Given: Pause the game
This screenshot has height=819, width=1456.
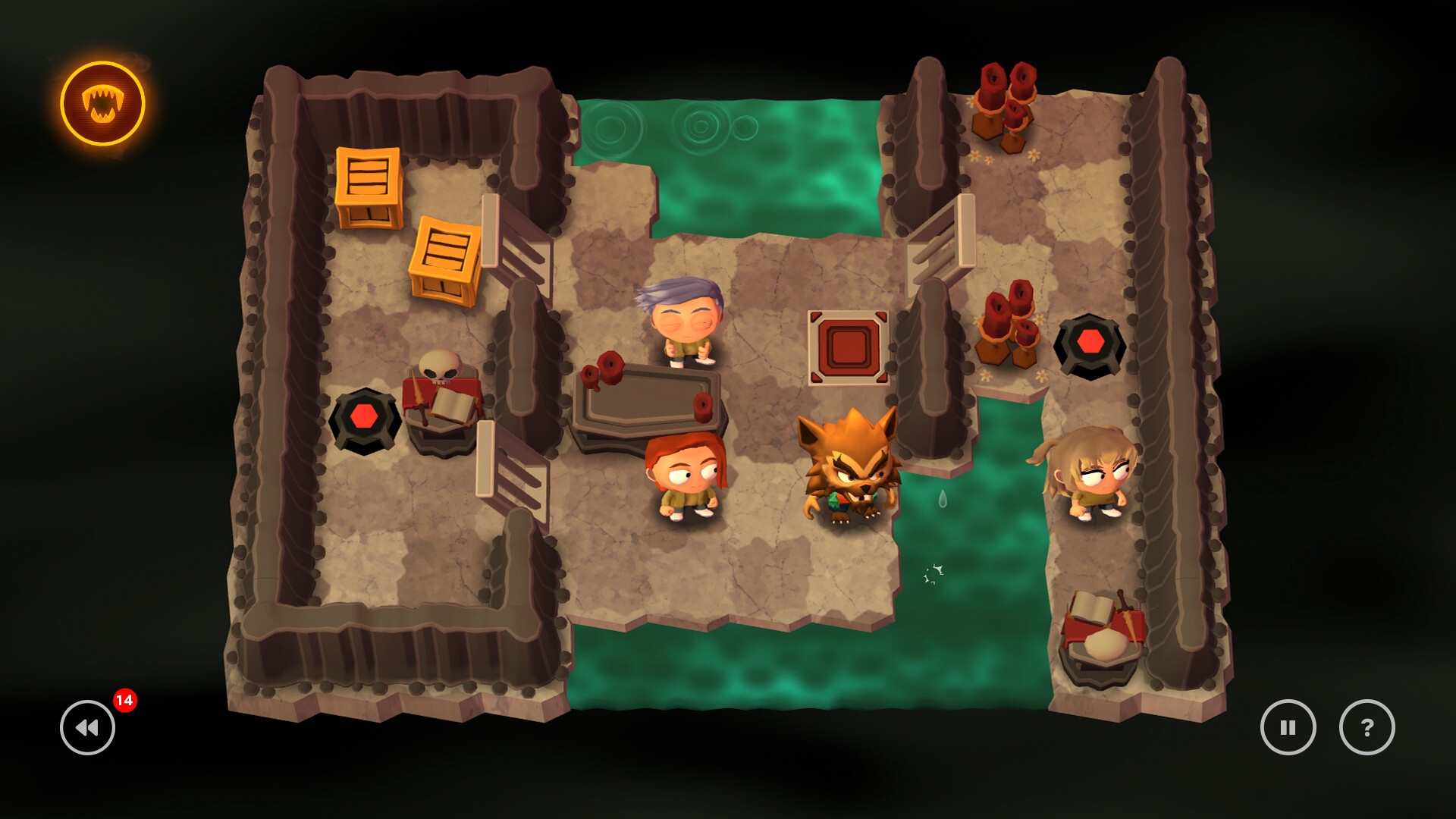Looking at the screenshot, I should (1288, 727).
